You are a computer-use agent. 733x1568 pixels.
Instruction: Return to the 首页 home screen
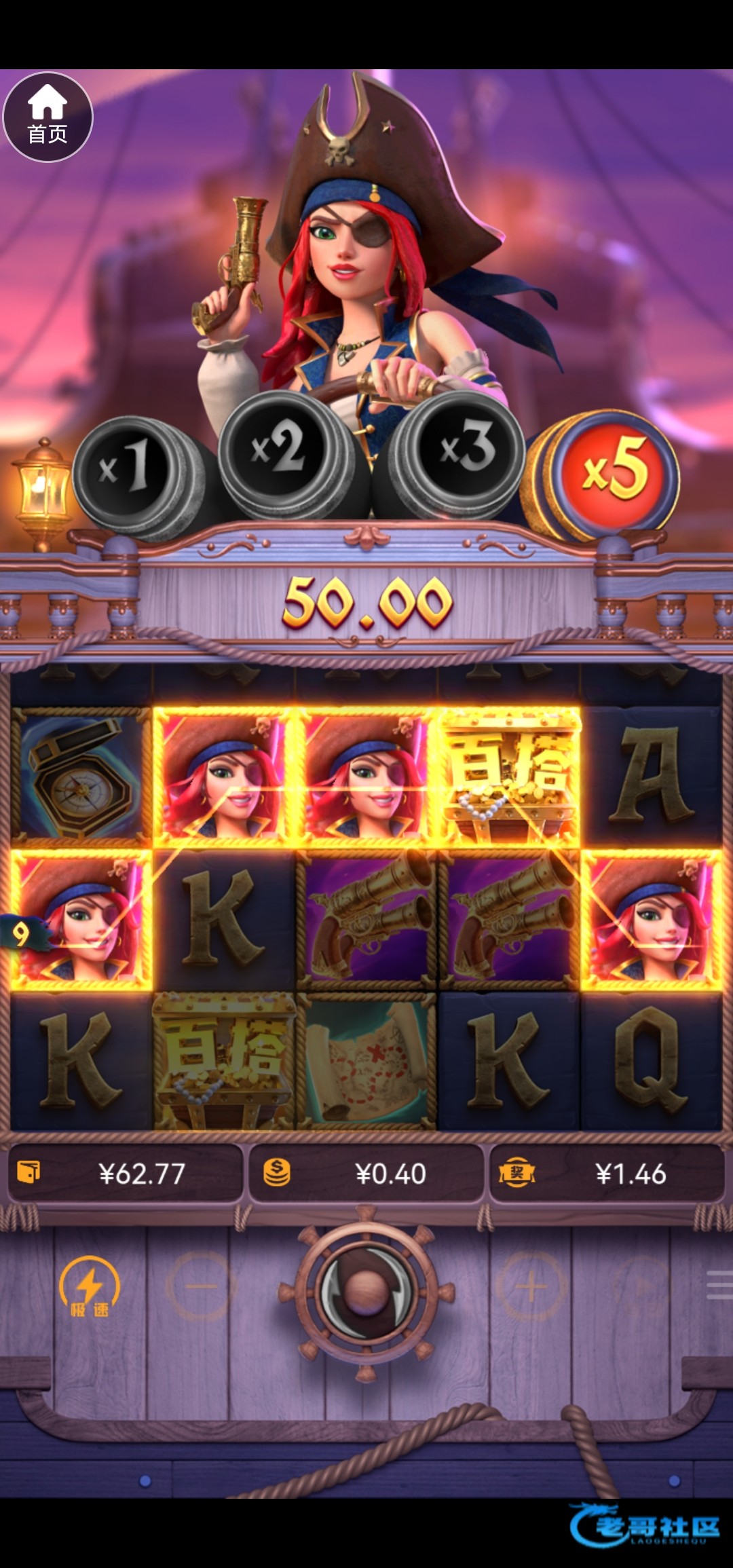pos(48,117)
